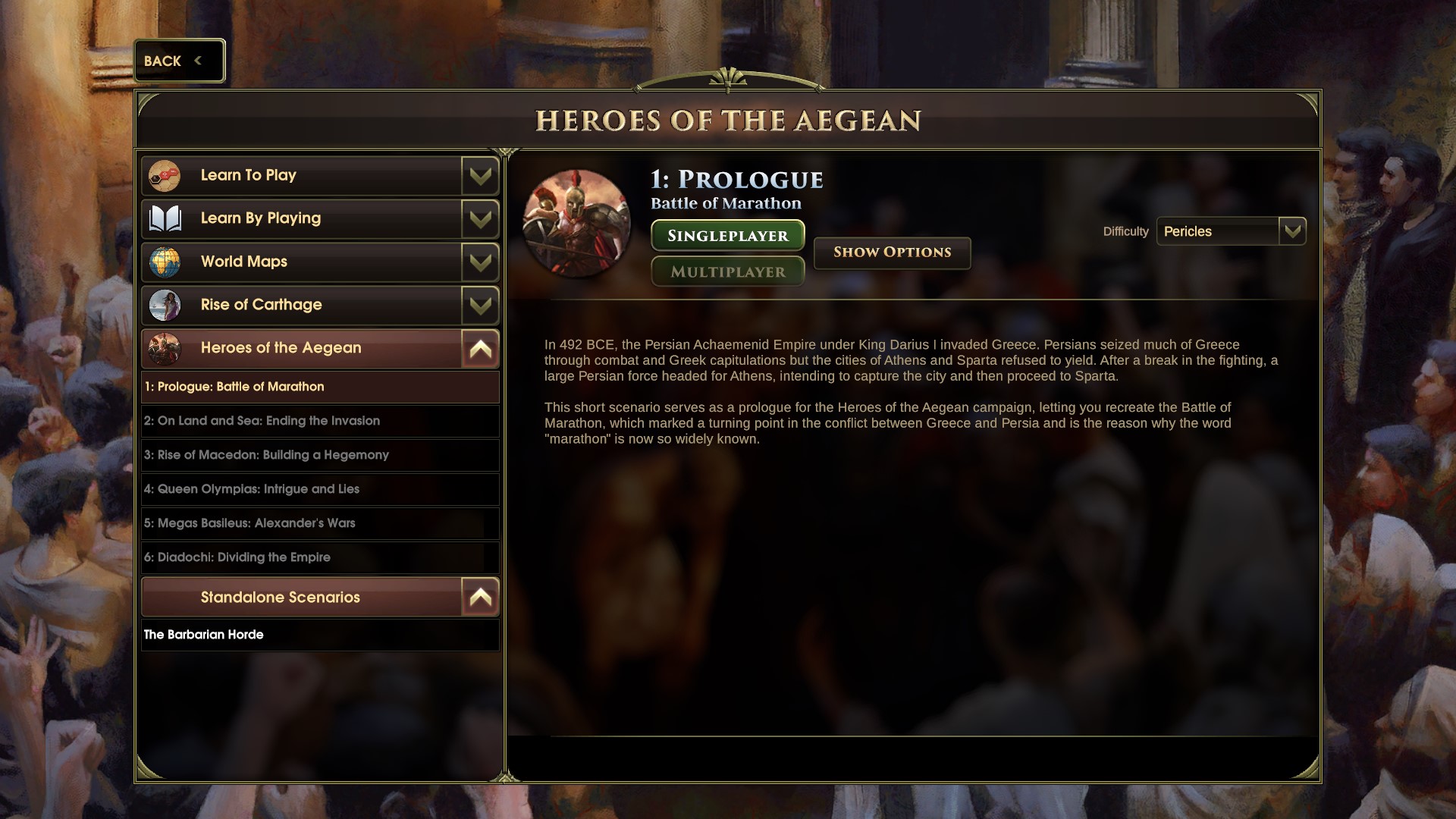Expand the Learn To Play section
1456x819 pixels.
[480, 176]
